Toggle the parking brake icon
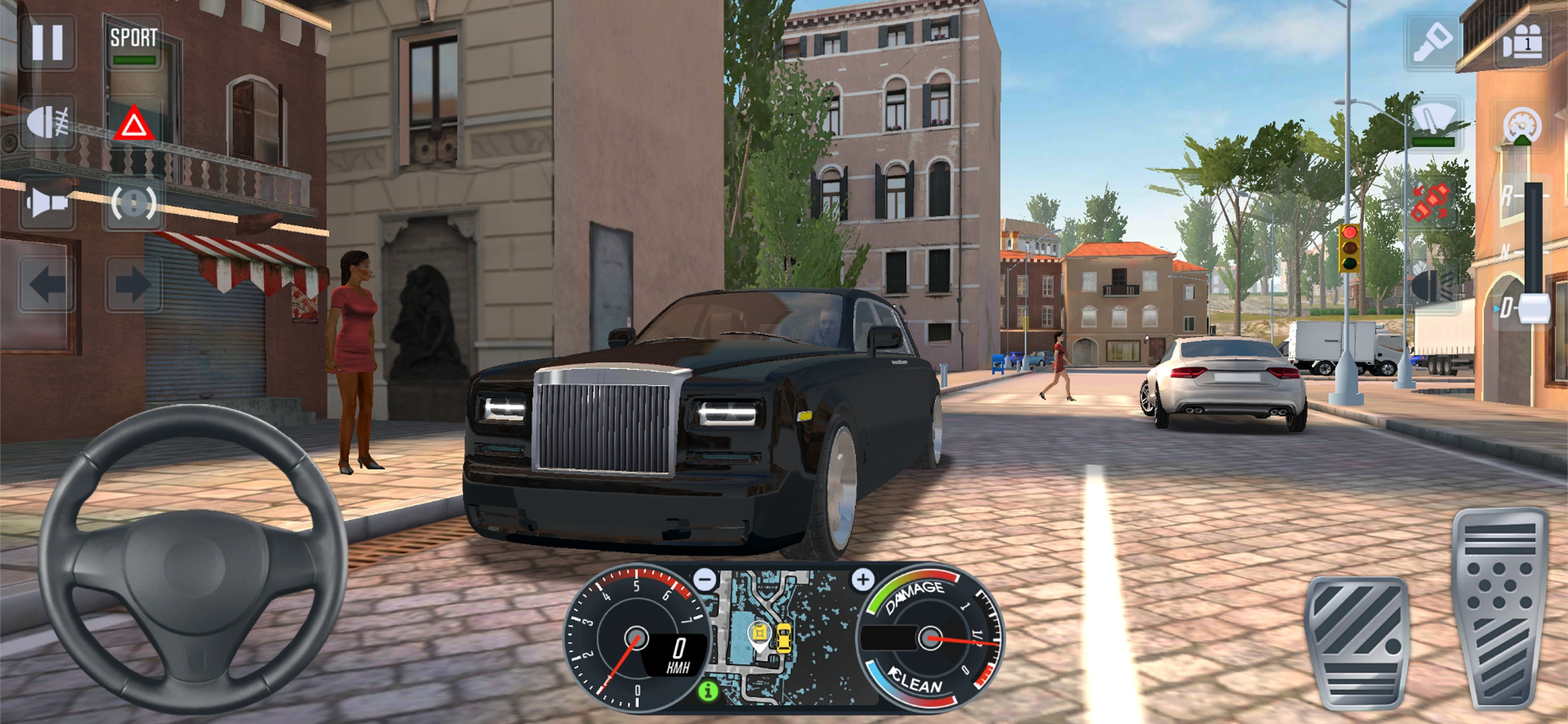This screenshot has width=1568, height=724. click(x=134, y=203)
